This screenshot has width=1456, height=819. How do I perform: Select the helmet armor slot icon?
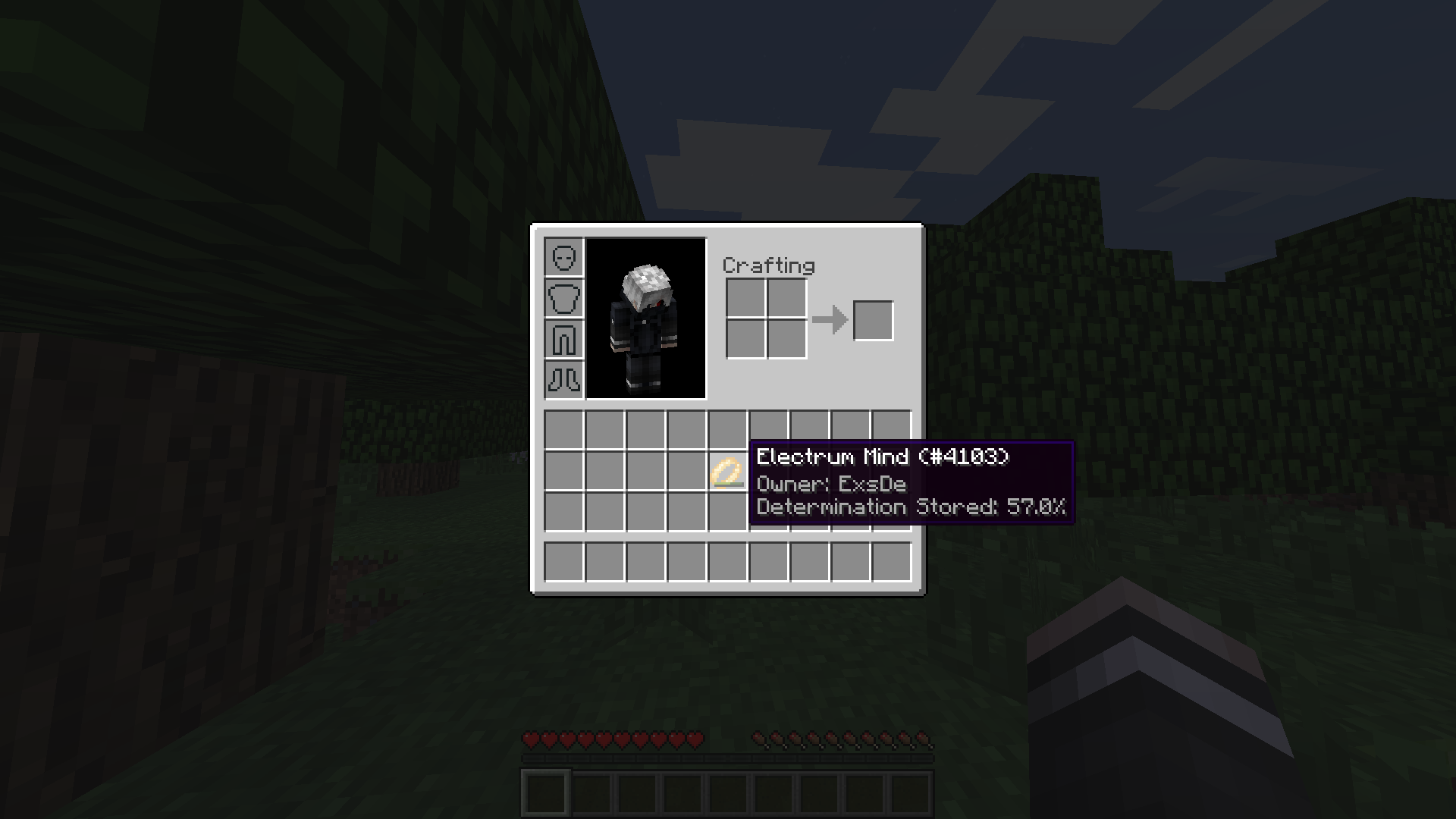pyautogui.click(x=564, y=258)
